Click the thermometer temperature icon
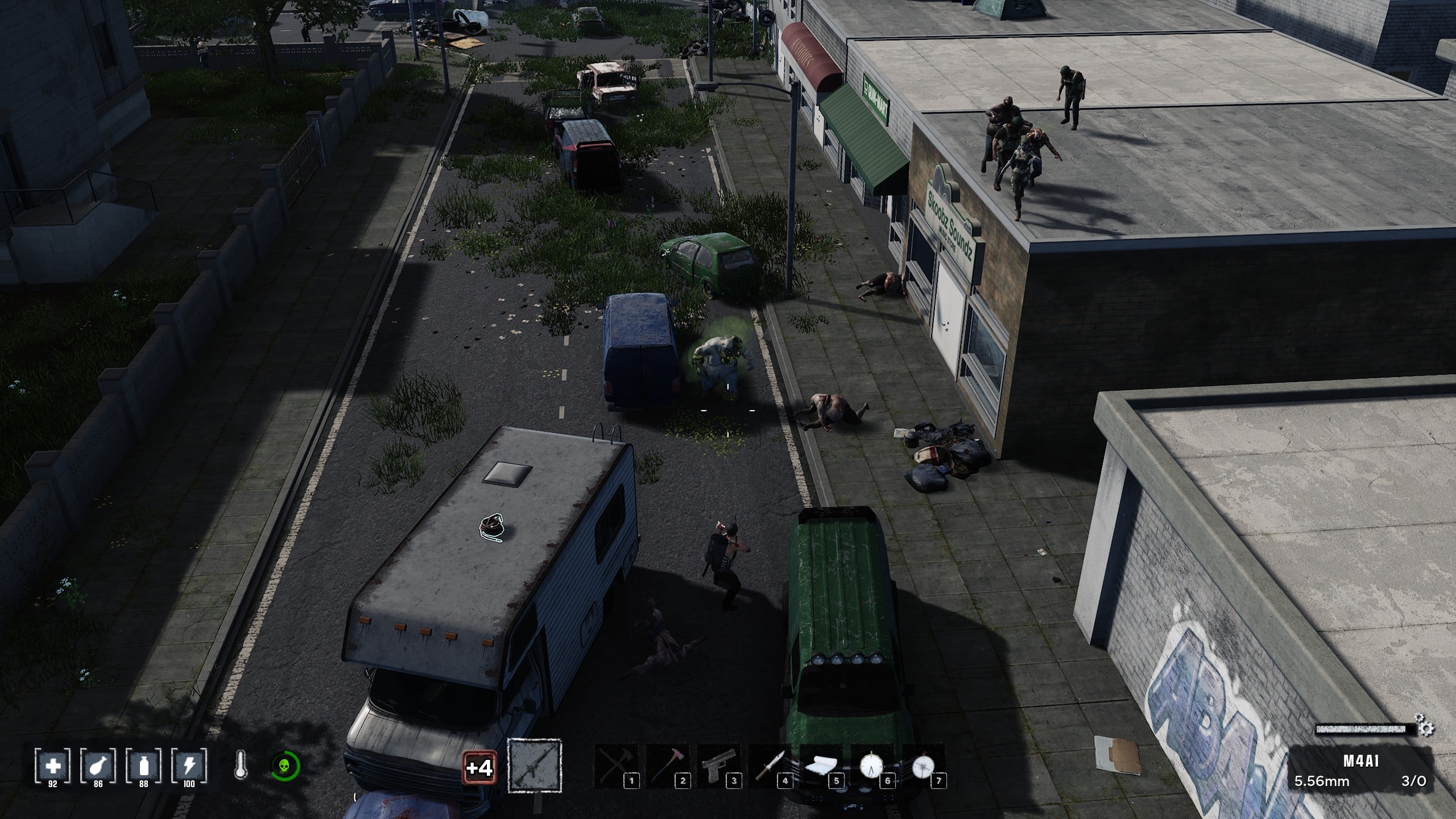 coord(241,766)
